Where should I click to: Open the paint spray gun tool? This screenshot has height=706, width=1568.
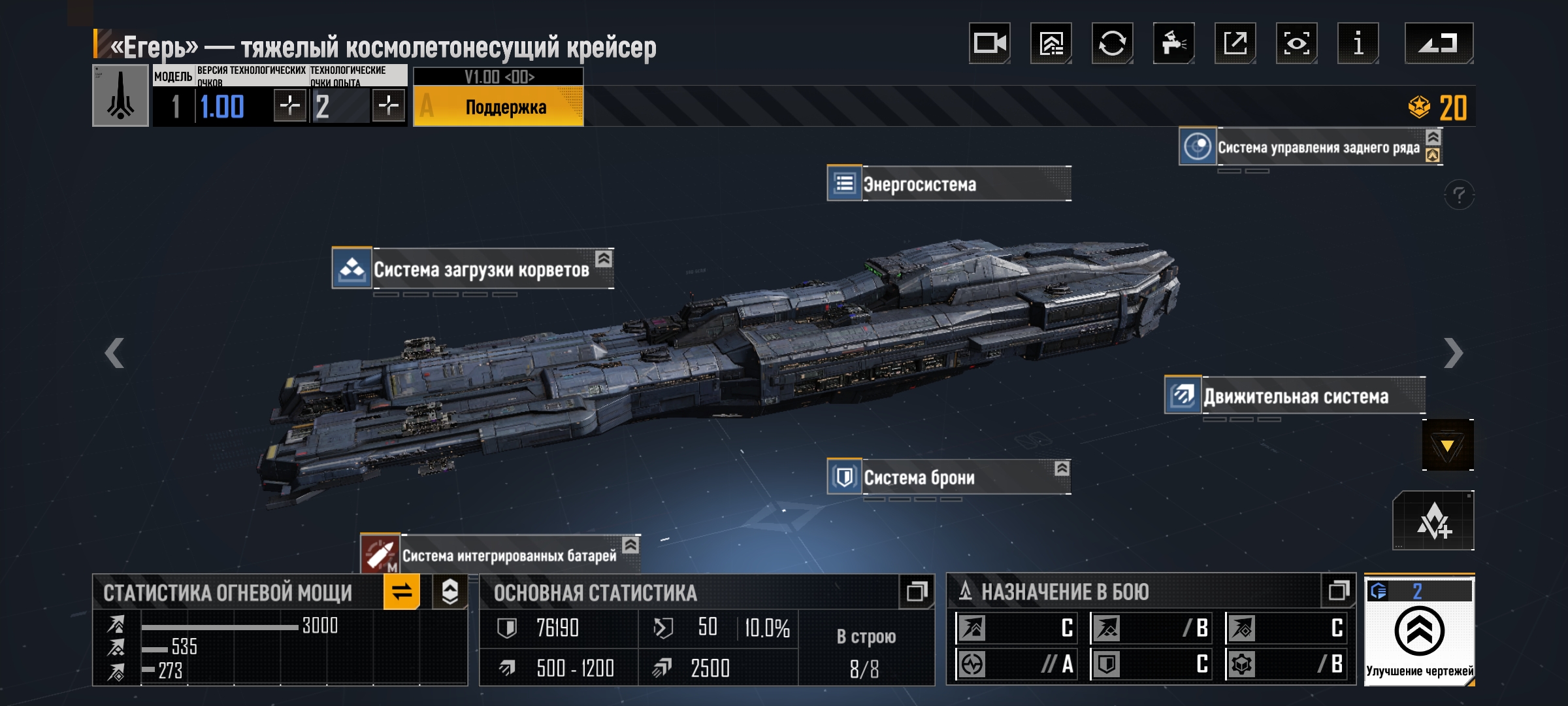point(1173,44)
